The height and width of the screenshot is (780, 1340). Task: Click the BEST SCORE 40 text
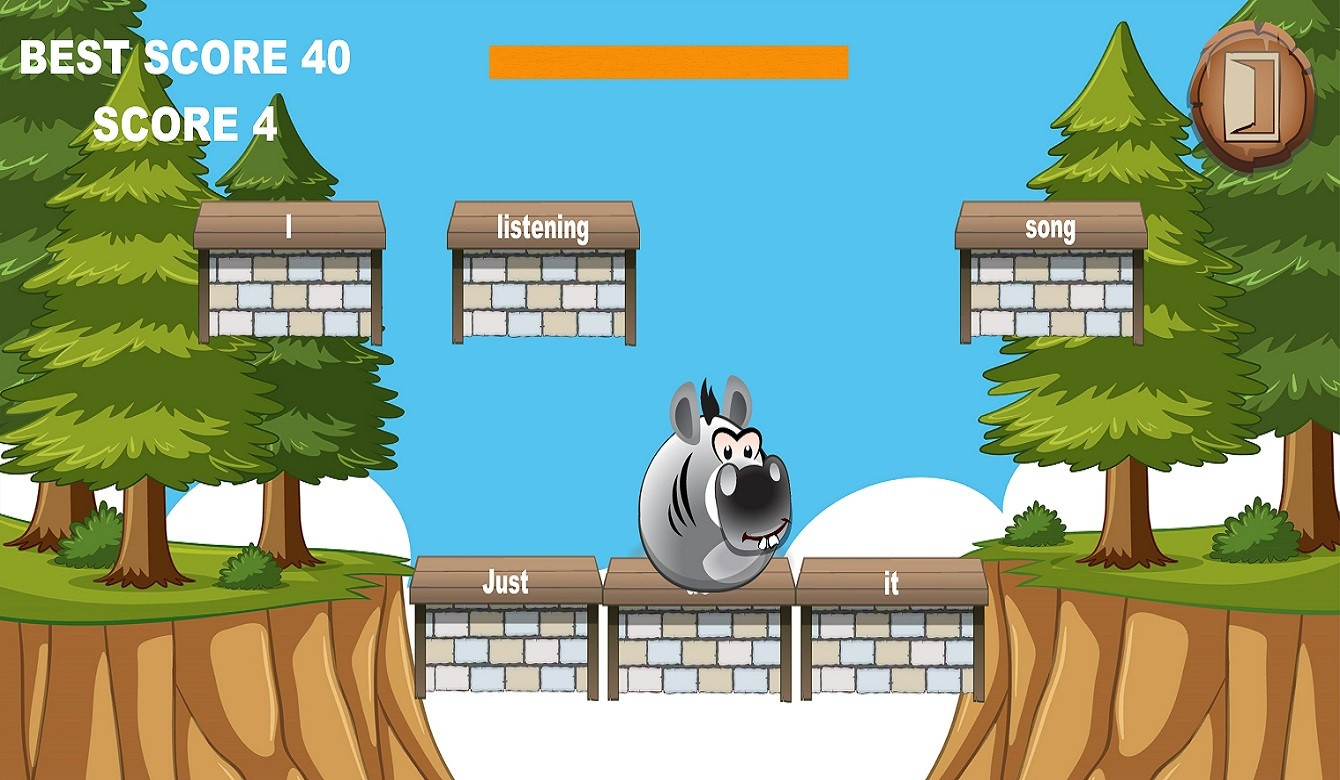(x=185, y=58)
